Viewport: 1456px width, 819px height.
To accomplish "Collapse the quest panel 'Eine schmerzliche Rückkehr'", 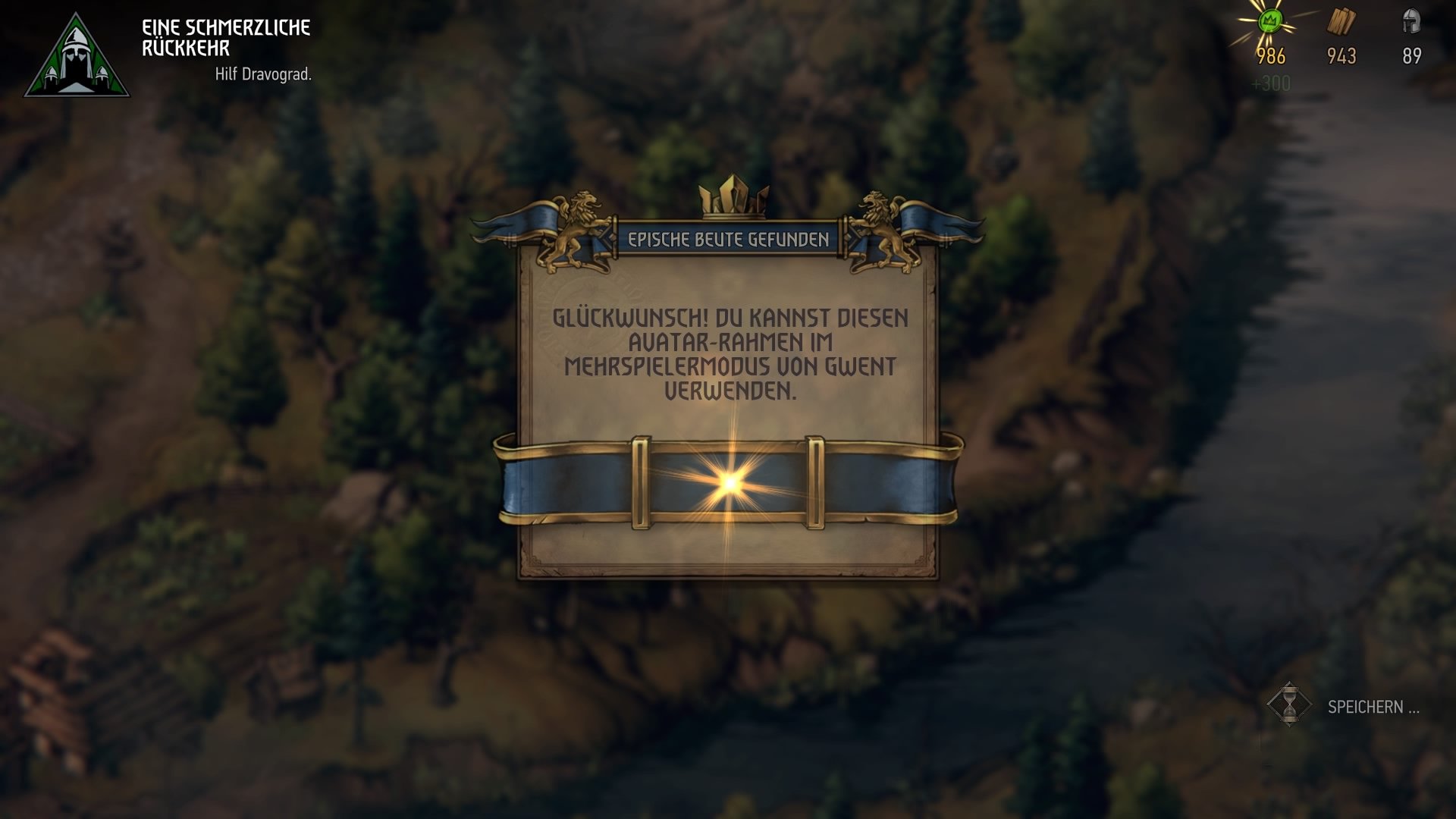I will (x=225, y=36).
